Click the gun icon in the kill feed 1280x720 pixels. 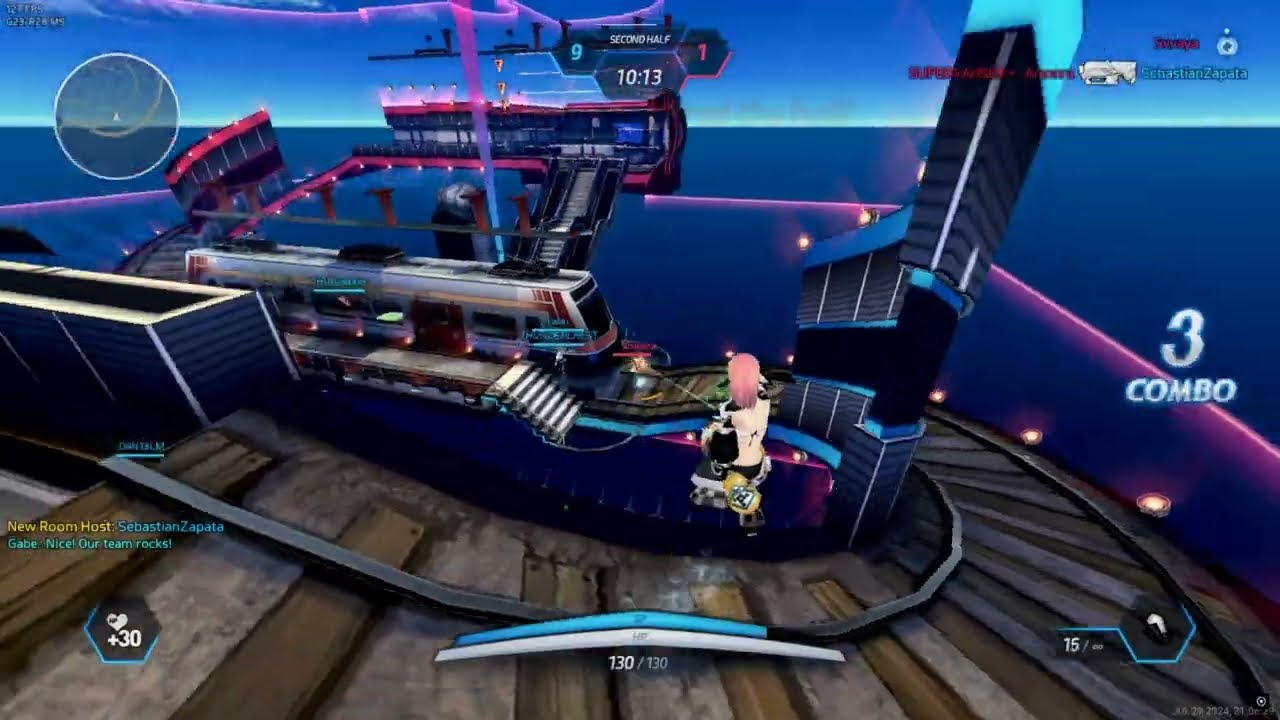pos(1108,73)
